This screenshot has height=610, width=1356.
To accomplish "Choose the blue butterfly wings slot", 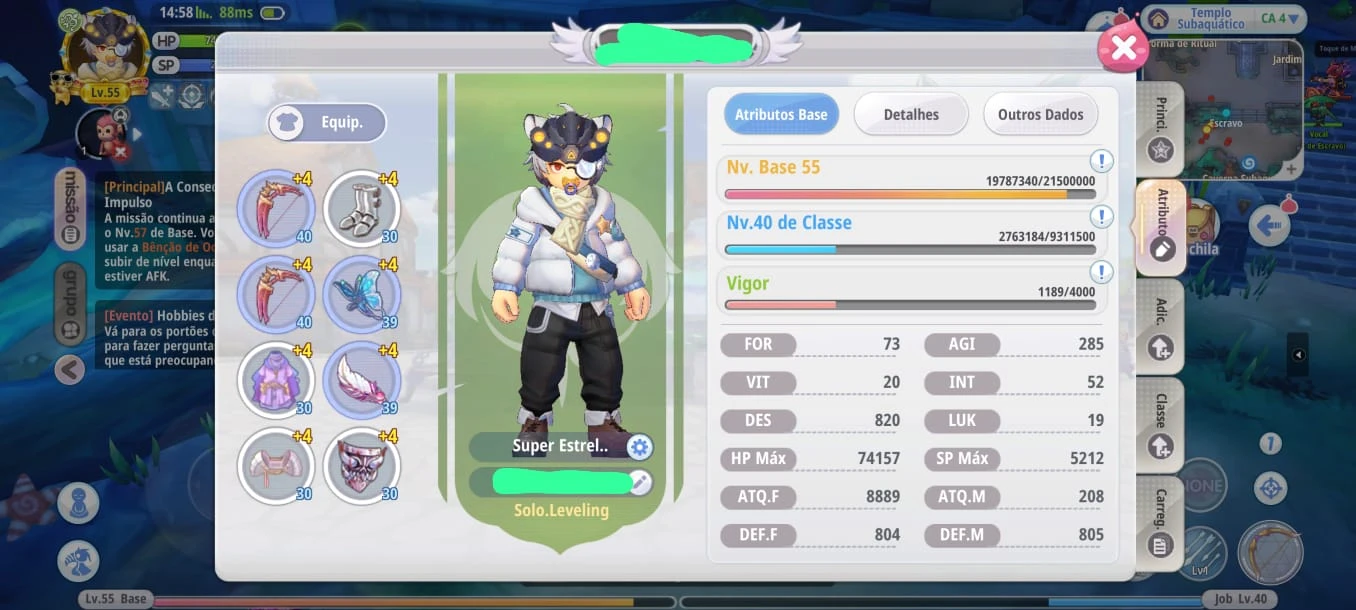I will coord(362,295).
